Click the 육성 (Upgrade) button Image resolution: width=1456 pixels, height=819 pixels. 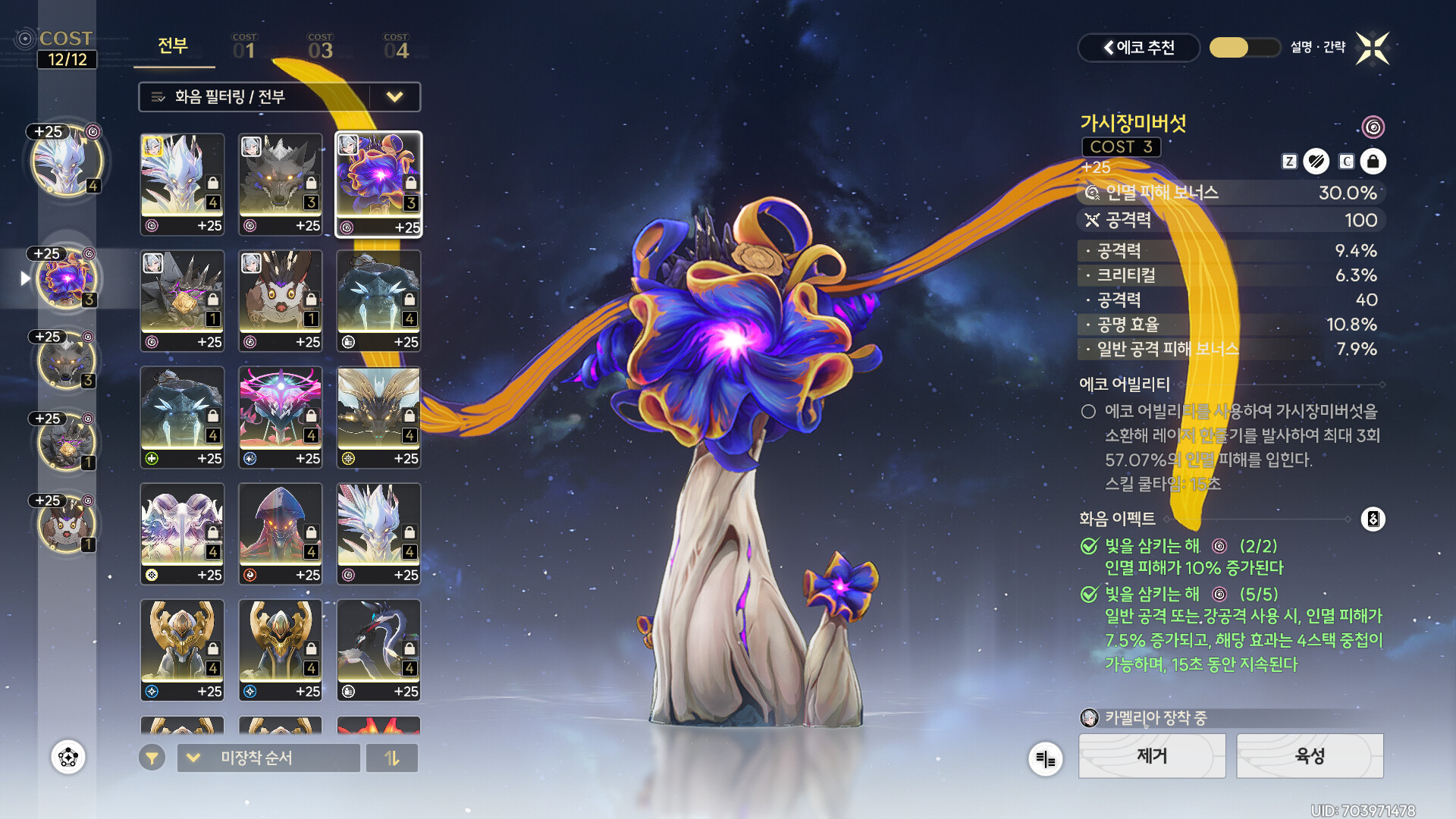point(1310,756)
